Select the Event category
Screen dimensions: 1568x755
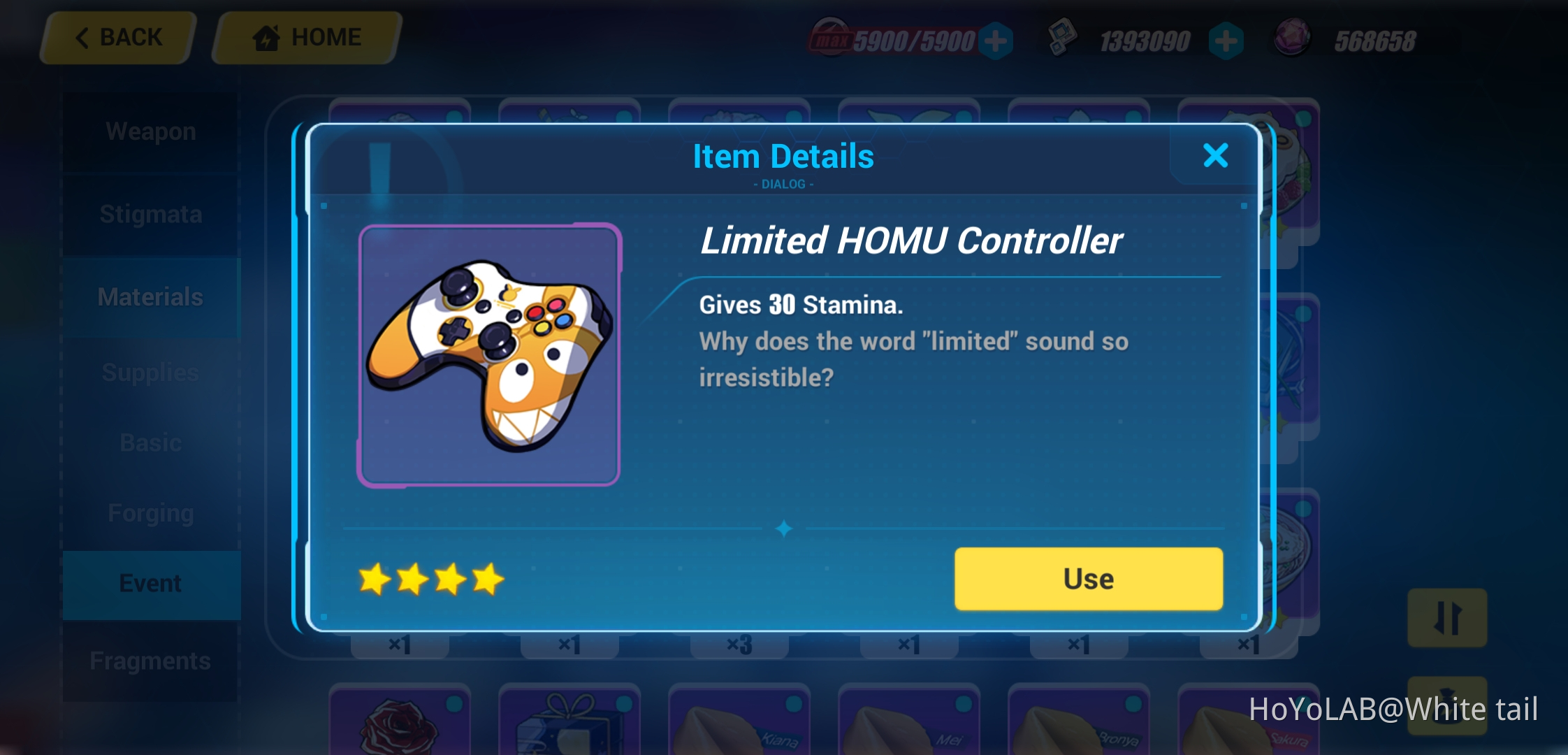tap(151, 583)
